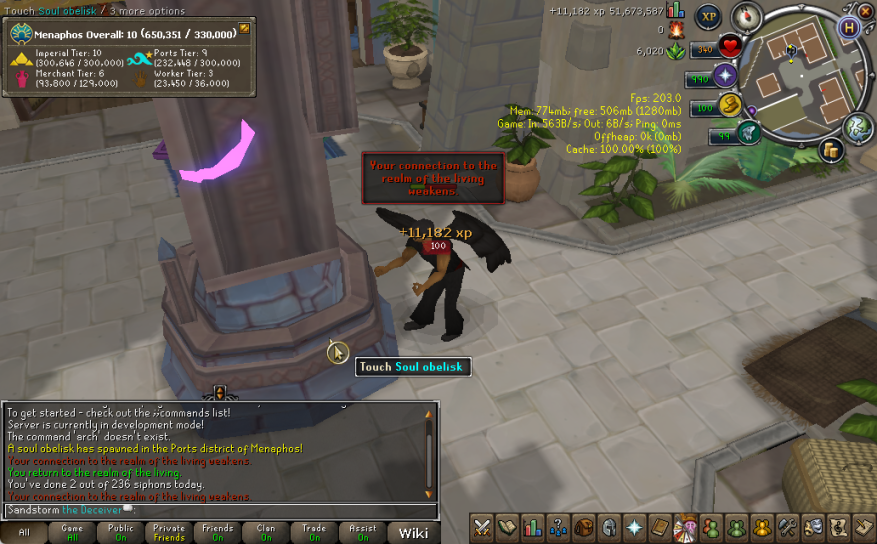
Task: Open the XP counter button
Action: coord(709,17)
